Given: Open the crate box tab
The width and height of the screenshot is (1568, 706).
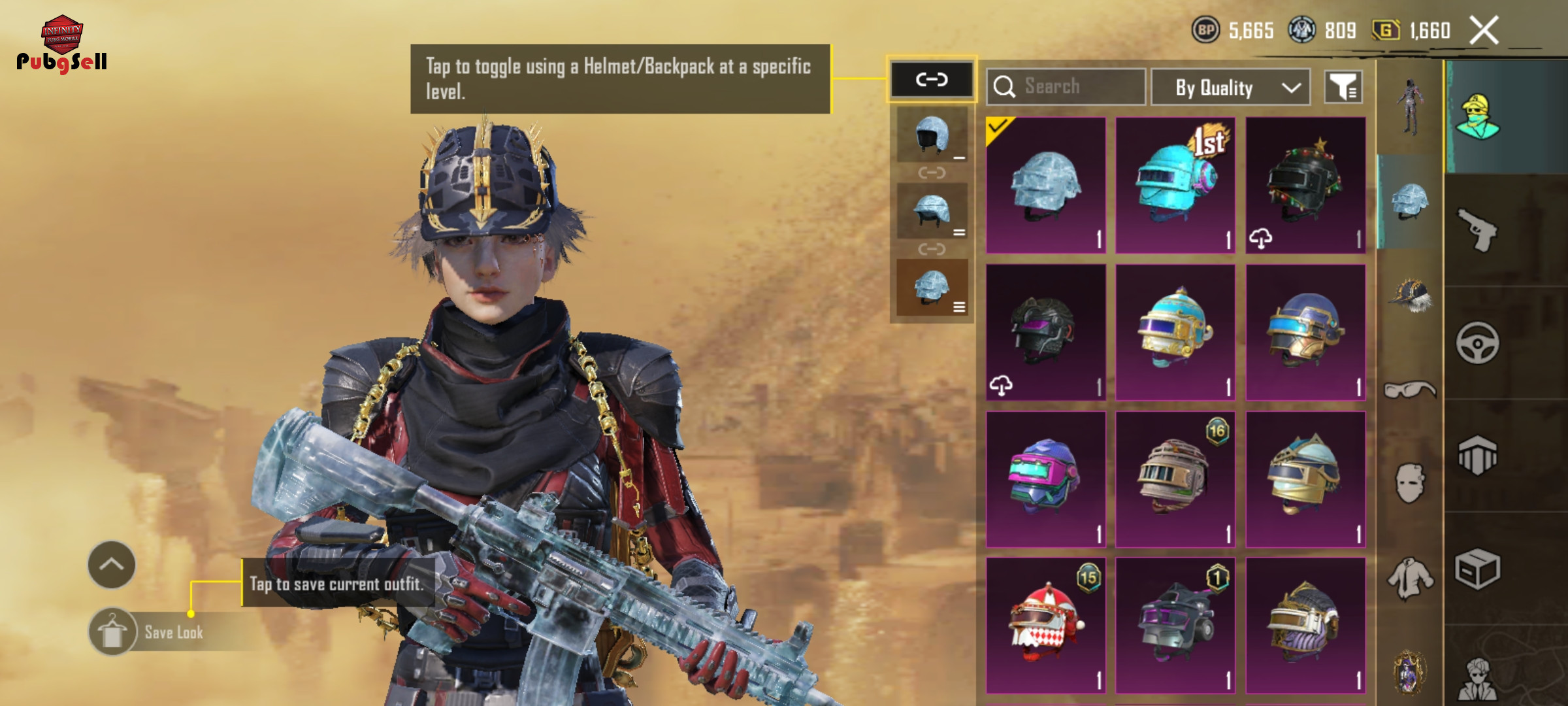Looking at the screenshot, I should (1478, 569).
